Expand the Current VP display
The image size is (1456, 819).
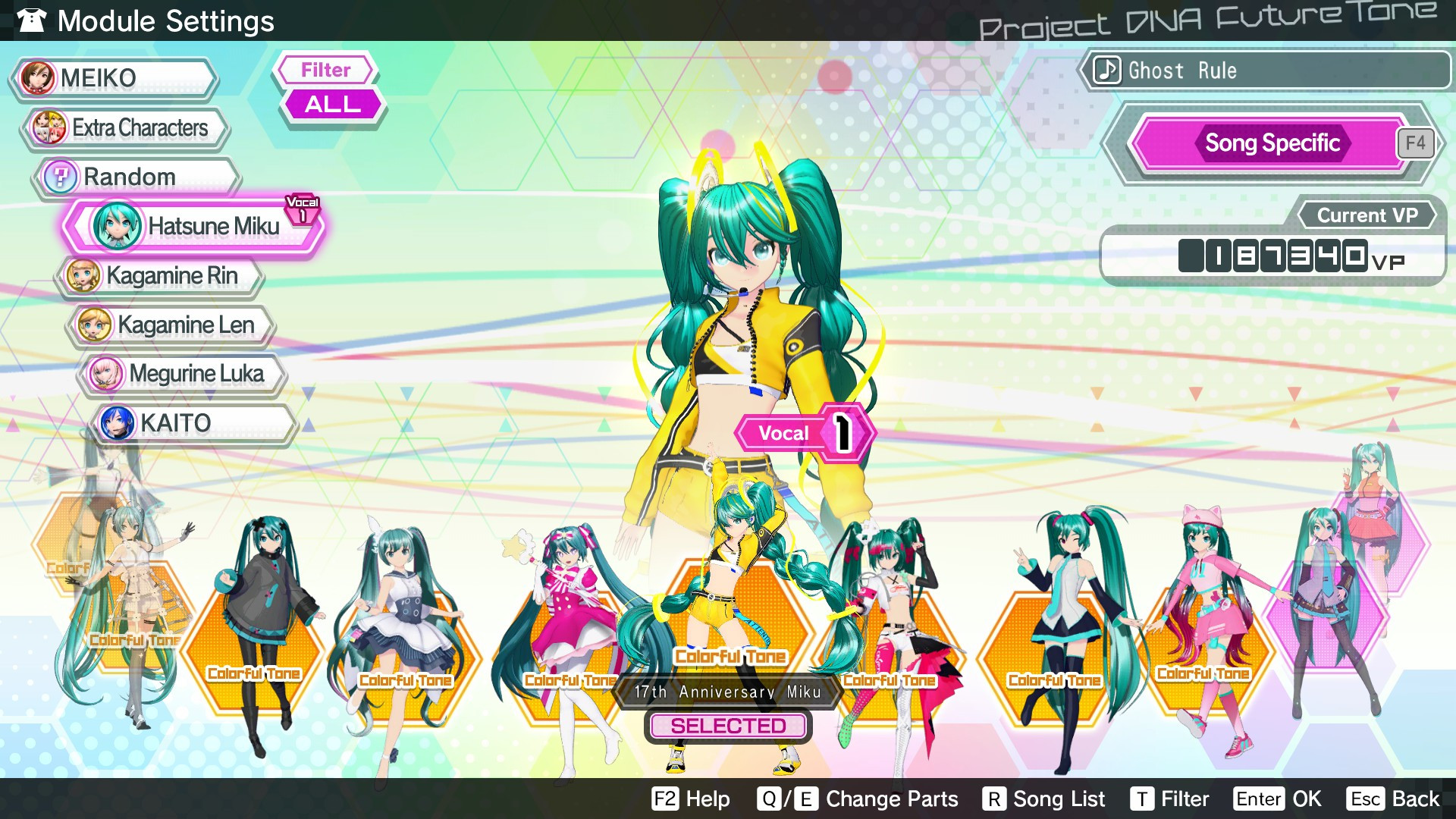tap(1366, 215)
